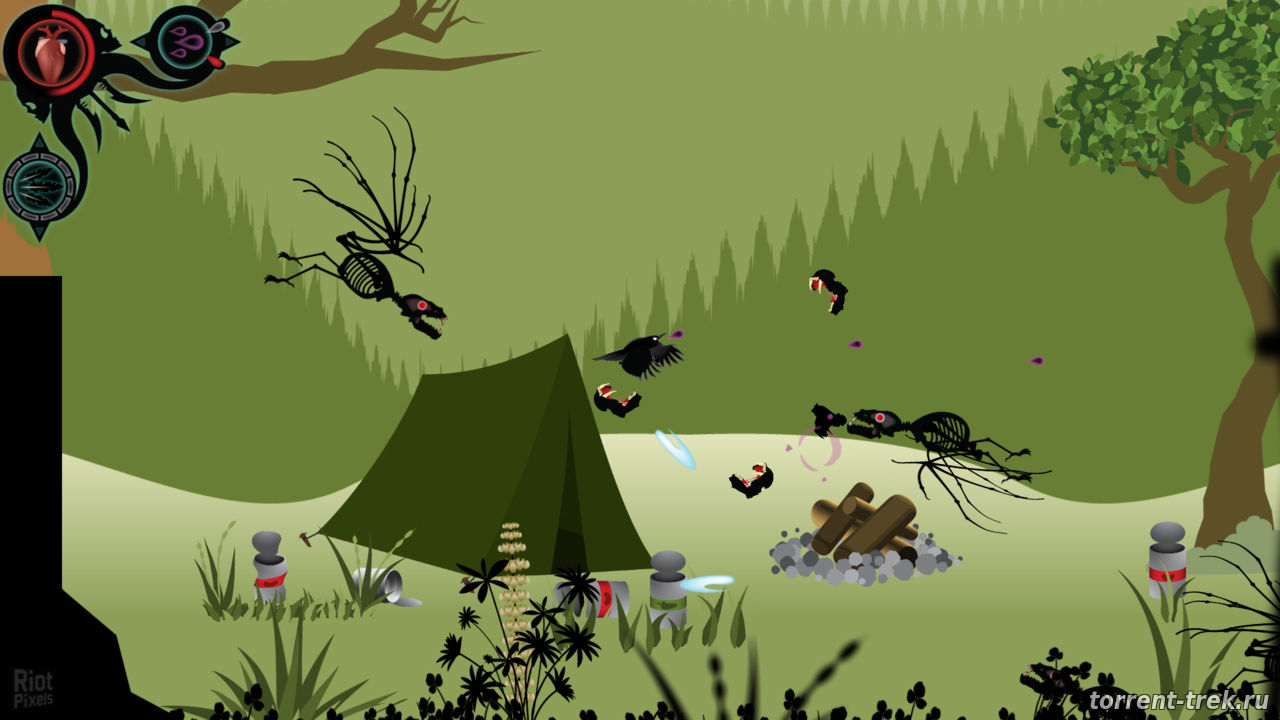The width and height of the screenshot is (1280, 720).
Task: Click the anatomical heart emblem
Action: click(x=50, y=51)
